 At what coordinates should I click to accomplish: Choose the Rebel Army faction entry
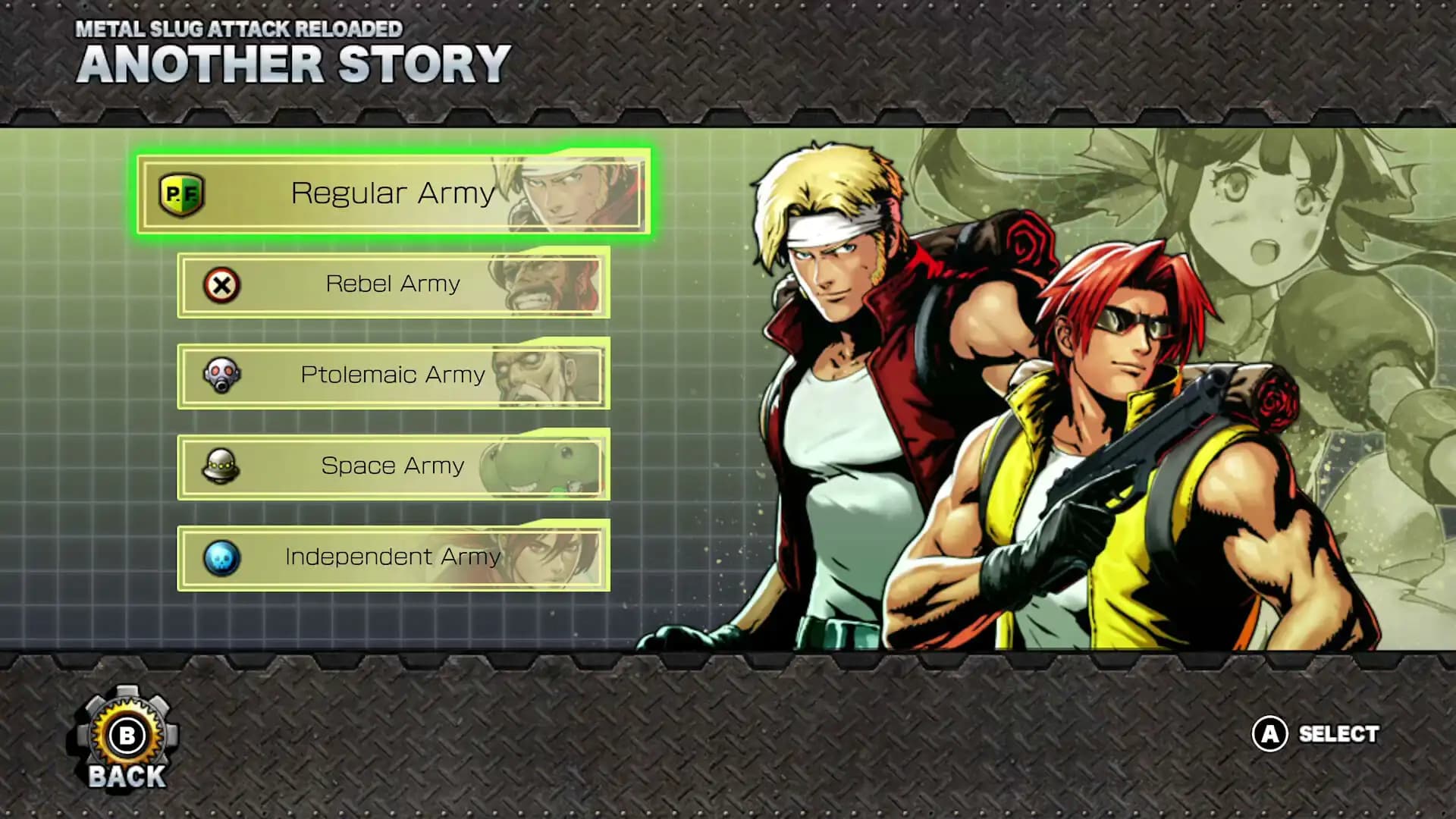(x=392, y=284)
